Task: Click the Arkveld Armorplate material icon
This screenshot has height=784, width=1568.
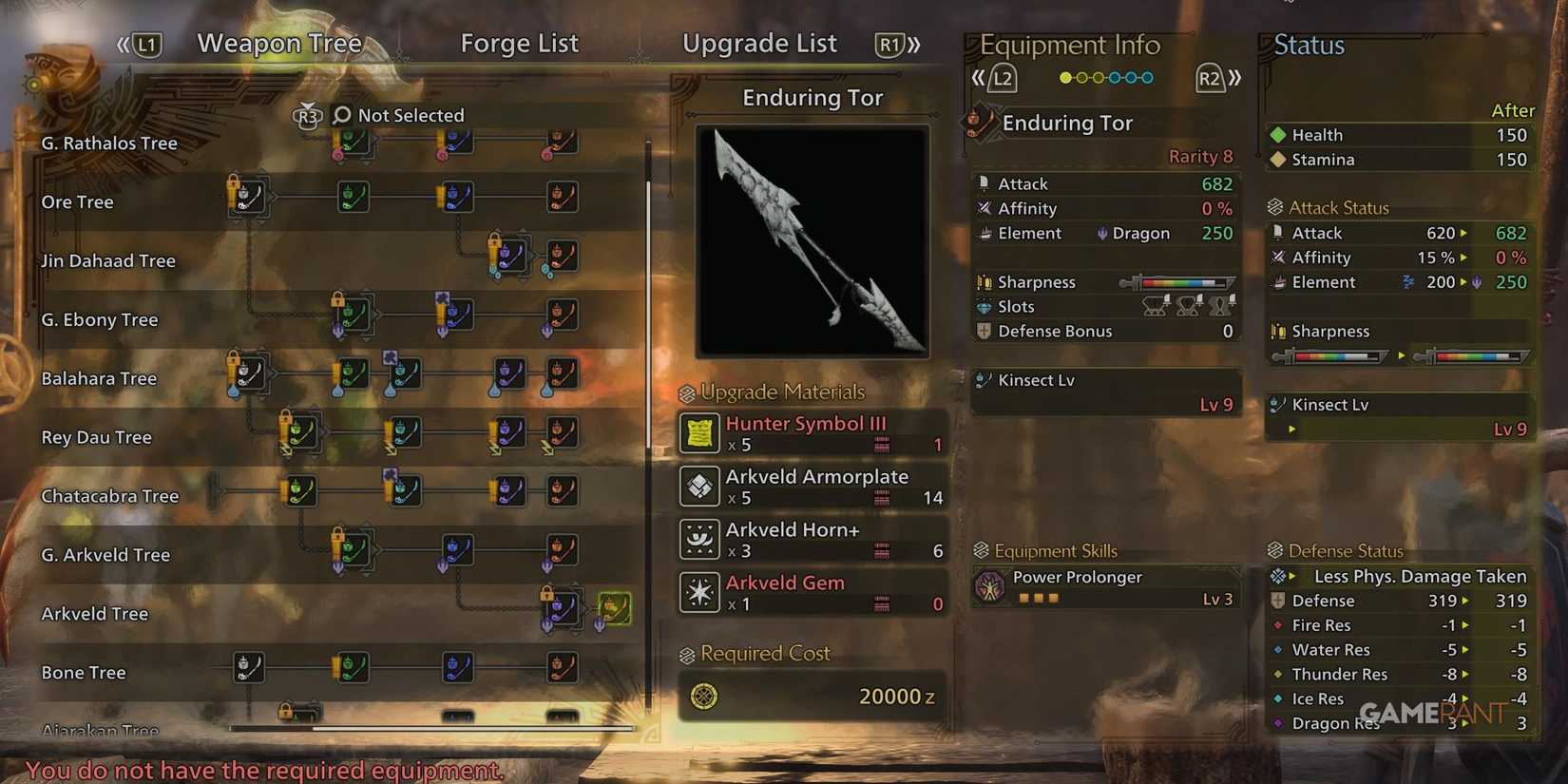Action: 698,487
